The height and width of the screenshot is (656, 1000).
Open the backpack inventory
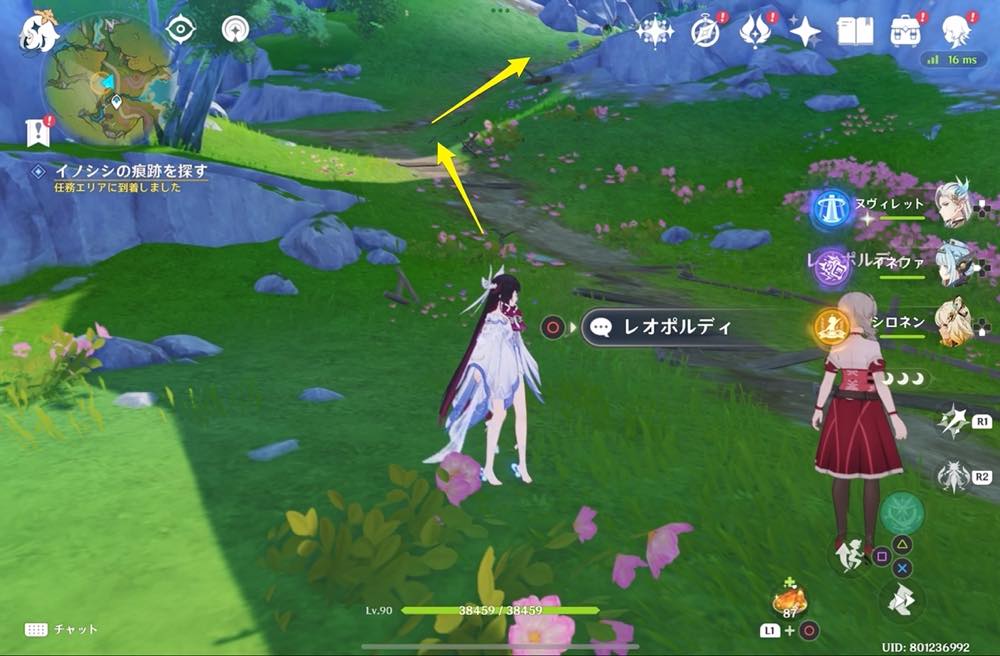[x=906, y=31]
